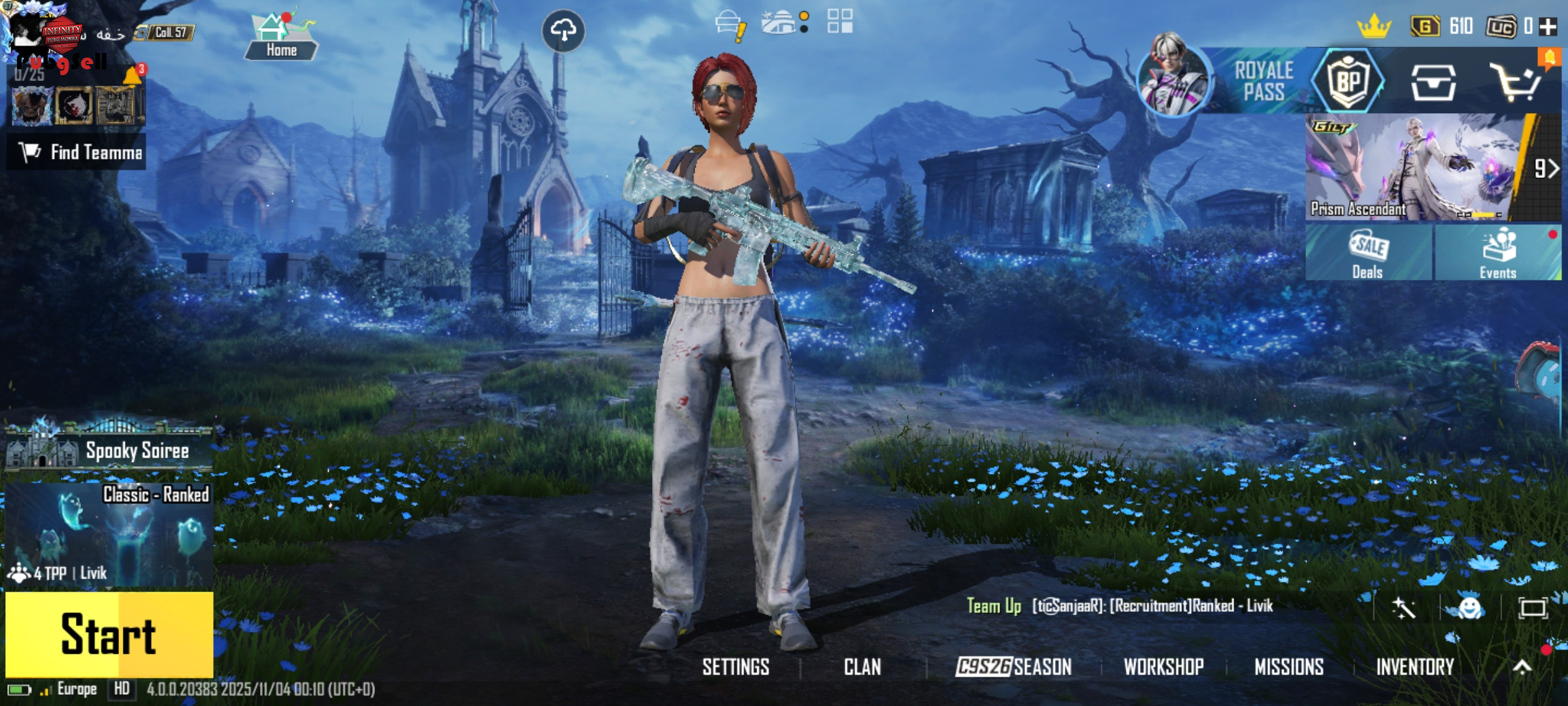
Task: Open the Deals sale tile
Action: (x=1368, y=253)
